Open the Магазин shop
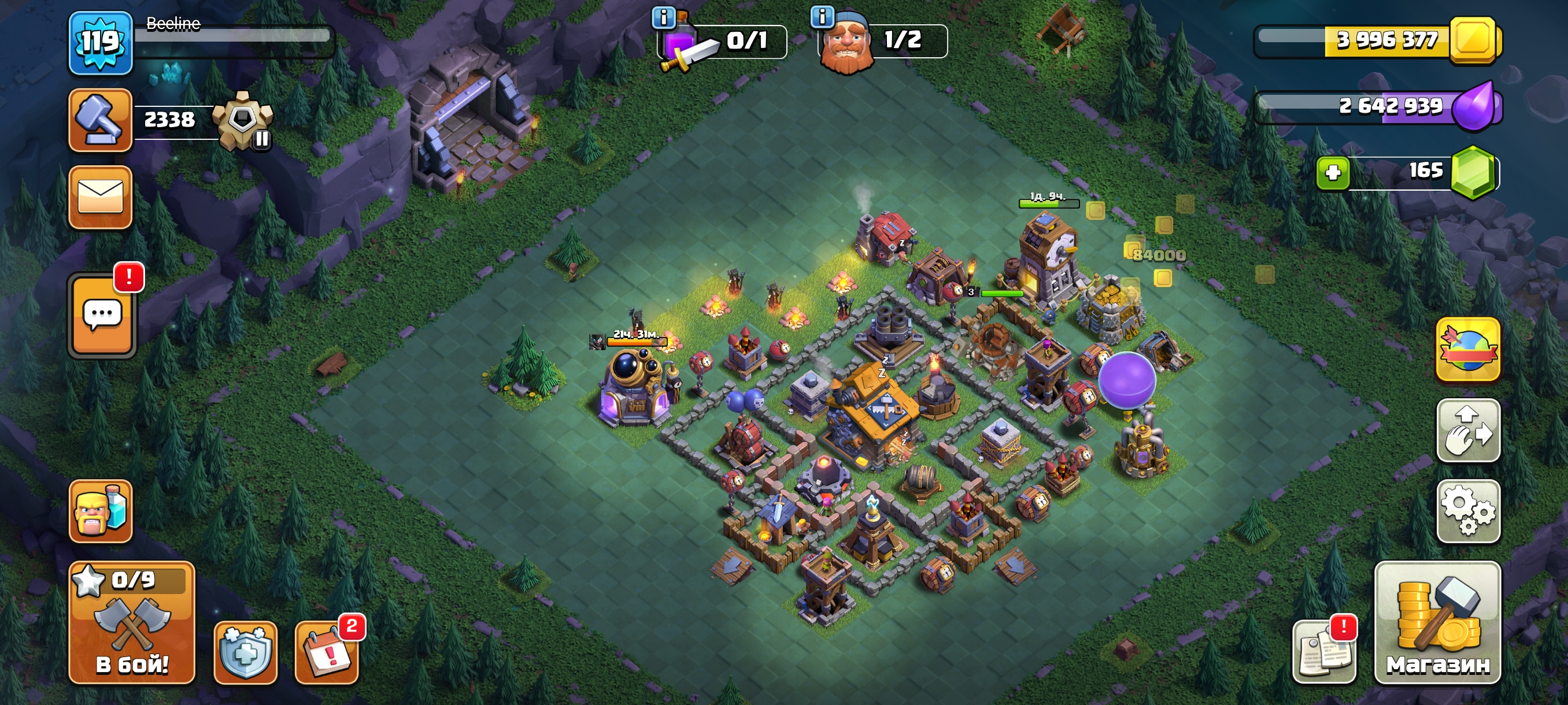The width and height of the screenshot is (1568, 705). coord(1438,622)
